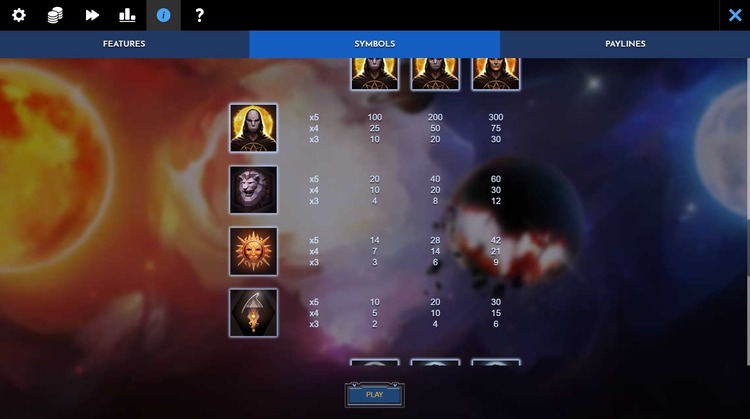Switch to the Paylines tab
750x419 pixels.
pyautogui.click(x=625, y=44)
